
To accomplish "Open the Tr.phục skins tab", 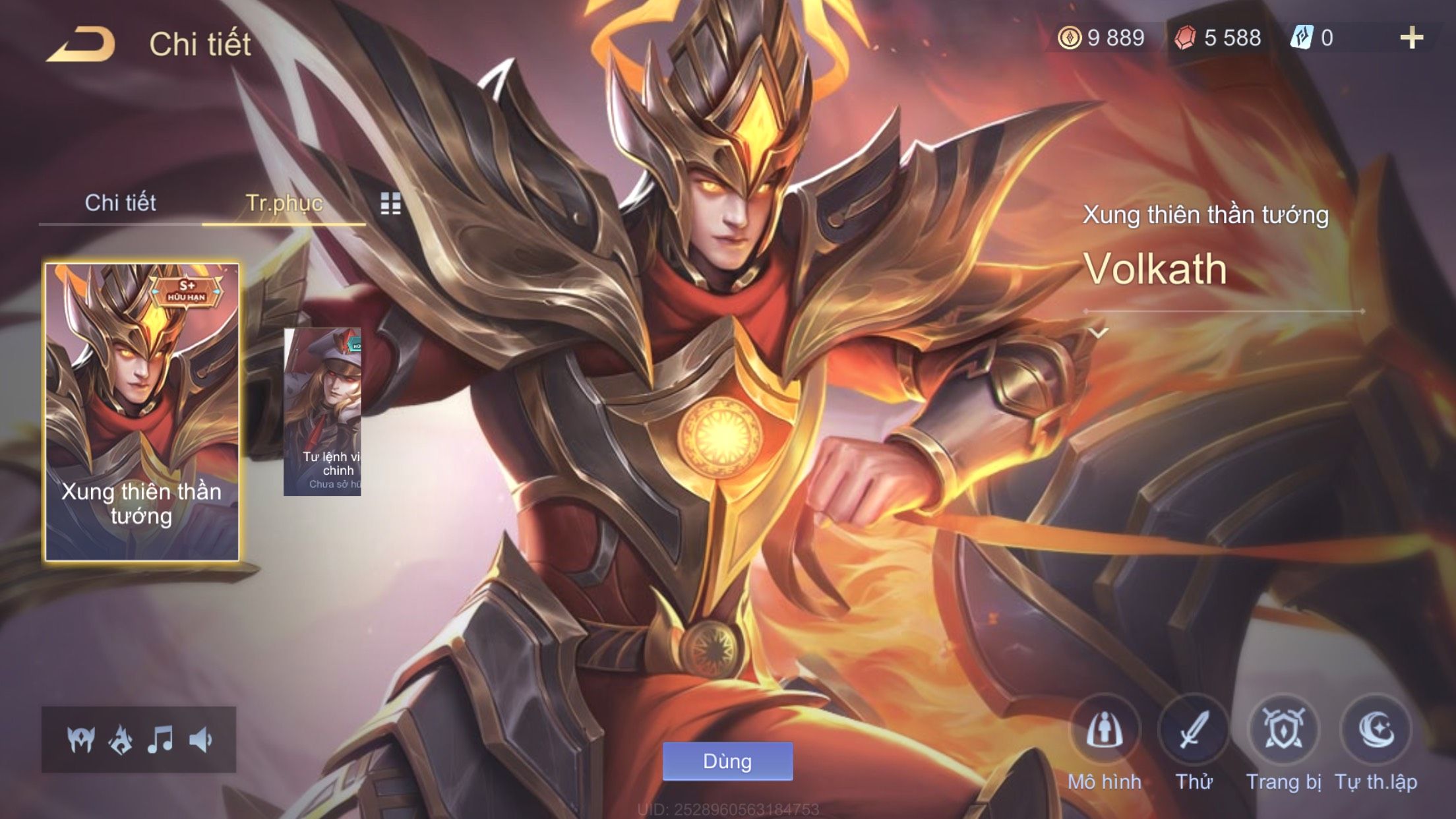I will [x=284, y=202].
